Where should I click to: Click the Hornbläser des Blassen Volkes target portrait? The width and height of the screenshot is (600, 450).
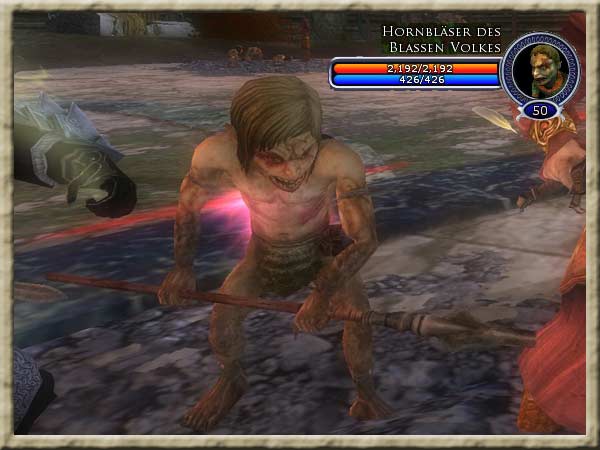(540, 68)
